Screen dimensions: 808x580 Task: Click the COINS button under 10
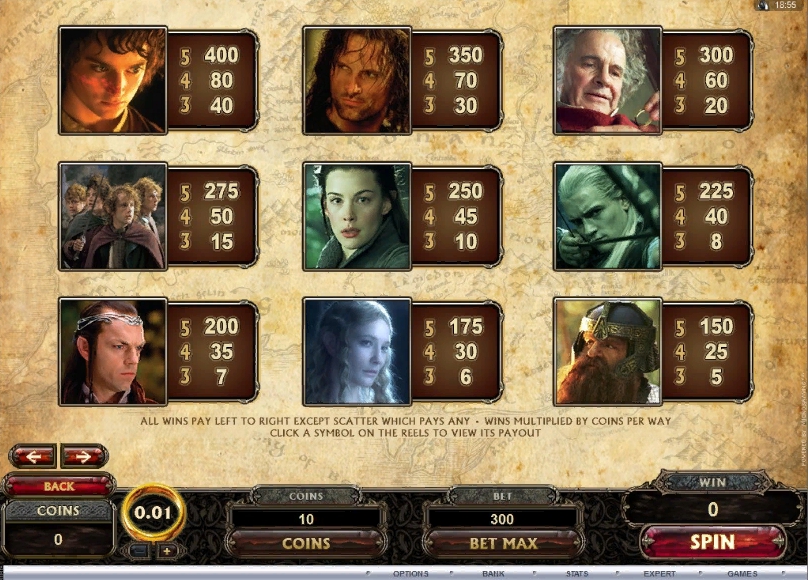(306, 543)
